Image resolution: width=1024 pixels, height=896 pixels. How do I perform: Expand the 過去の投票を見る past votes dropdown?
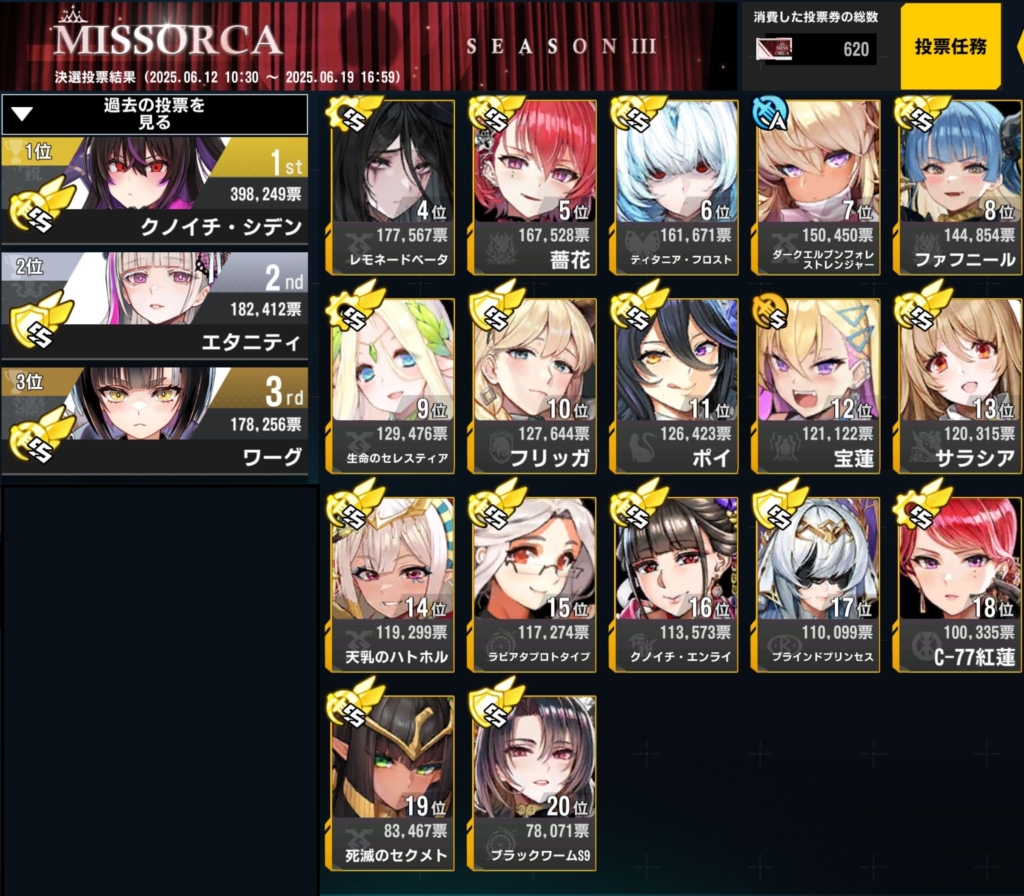click(154, 114)
